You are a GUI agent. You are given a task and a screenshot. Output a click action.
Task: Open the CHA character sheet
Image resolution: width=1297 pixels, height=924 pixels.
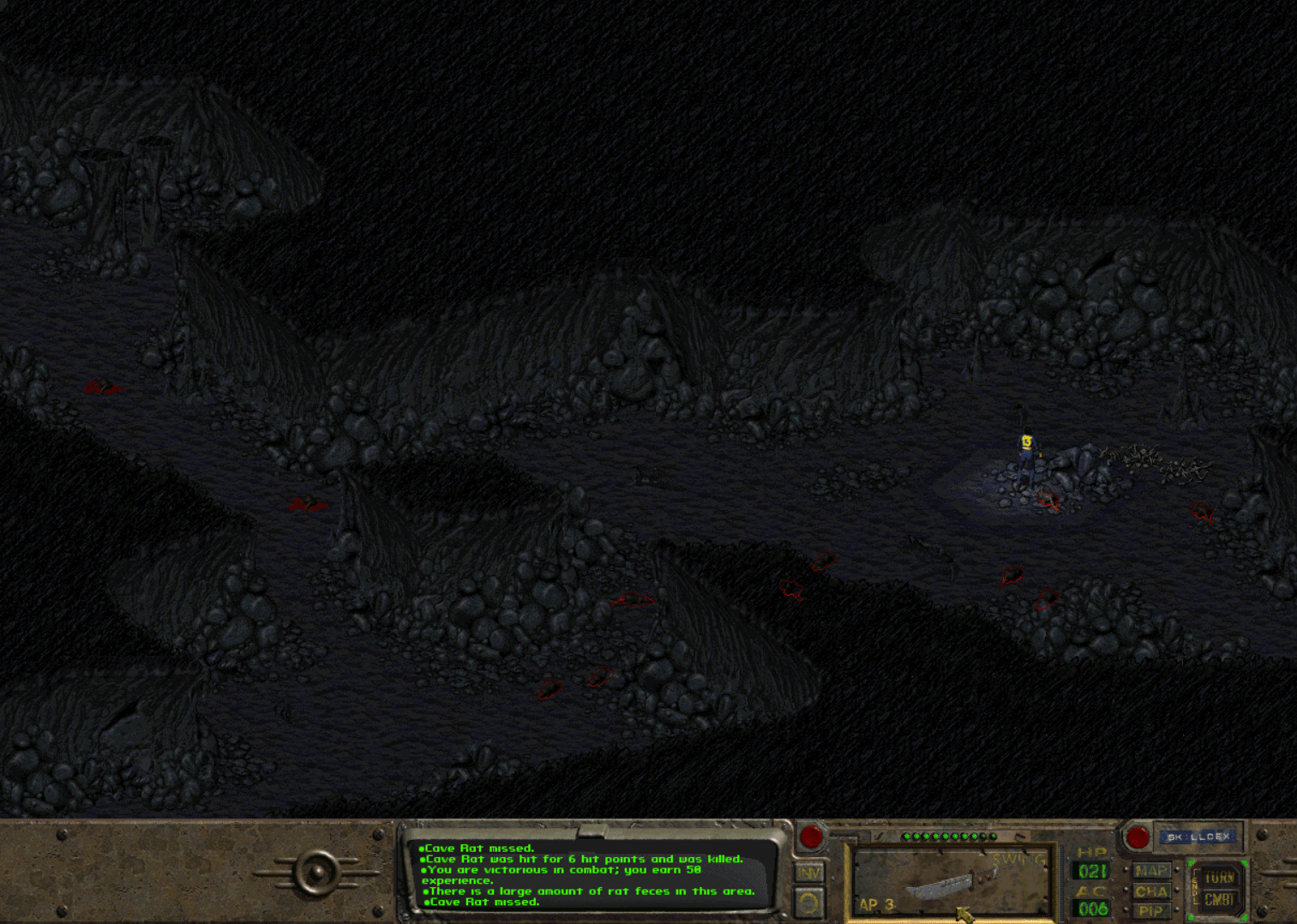click(x=1151, y=891)
